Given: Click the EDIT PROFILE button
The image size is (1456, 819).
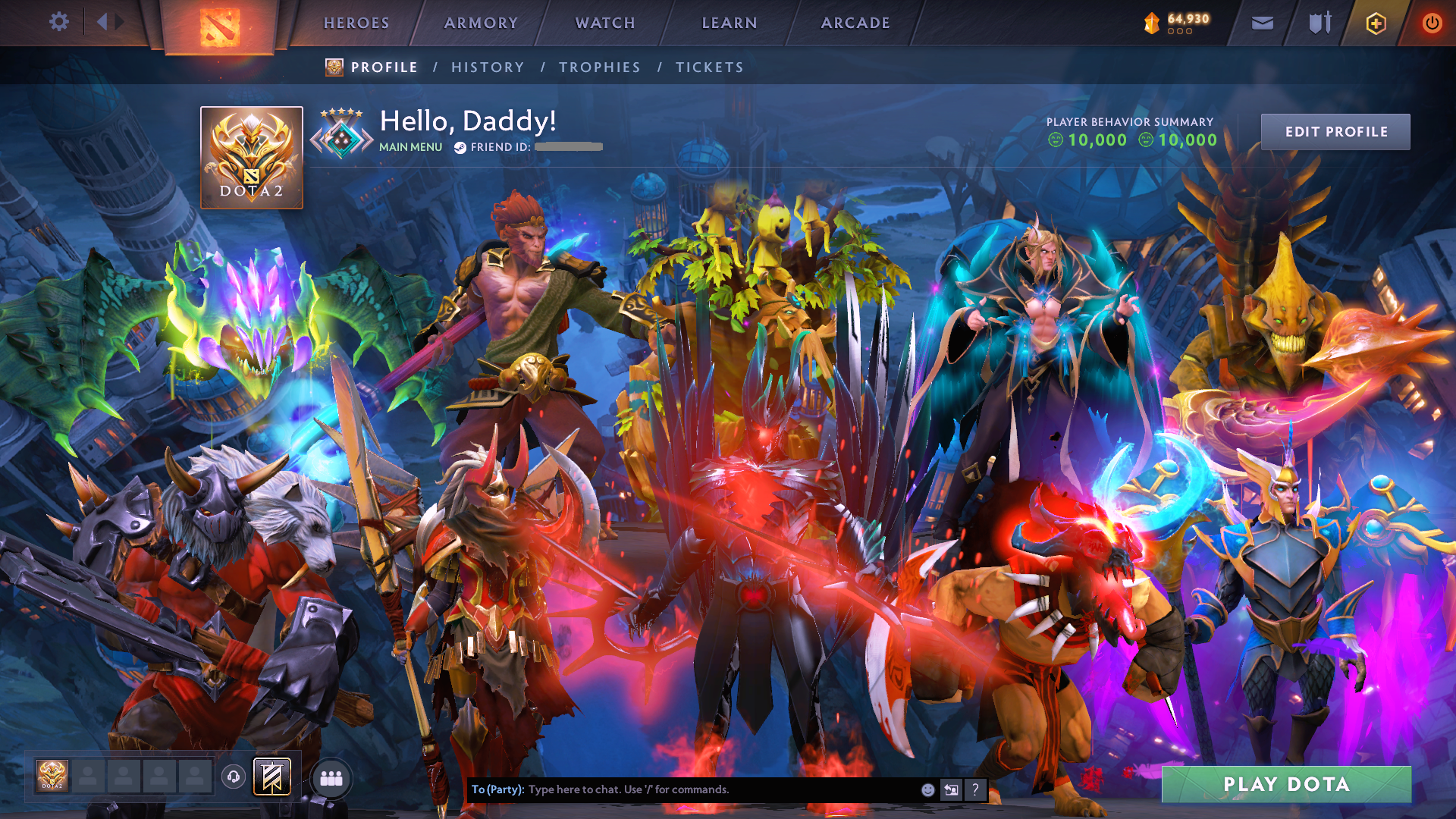Looking at the screenshot, I should click(1335, 131).
